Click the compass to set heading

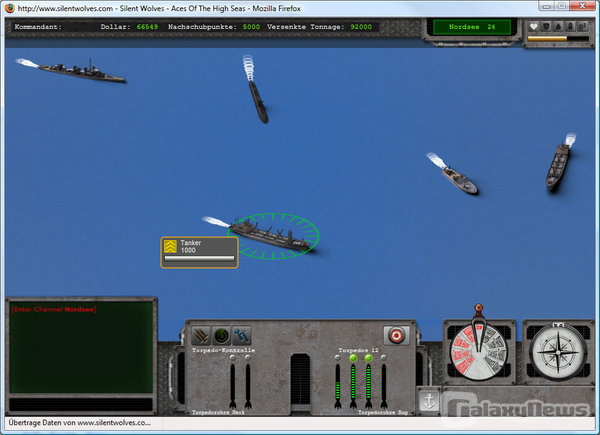point(558,353)
